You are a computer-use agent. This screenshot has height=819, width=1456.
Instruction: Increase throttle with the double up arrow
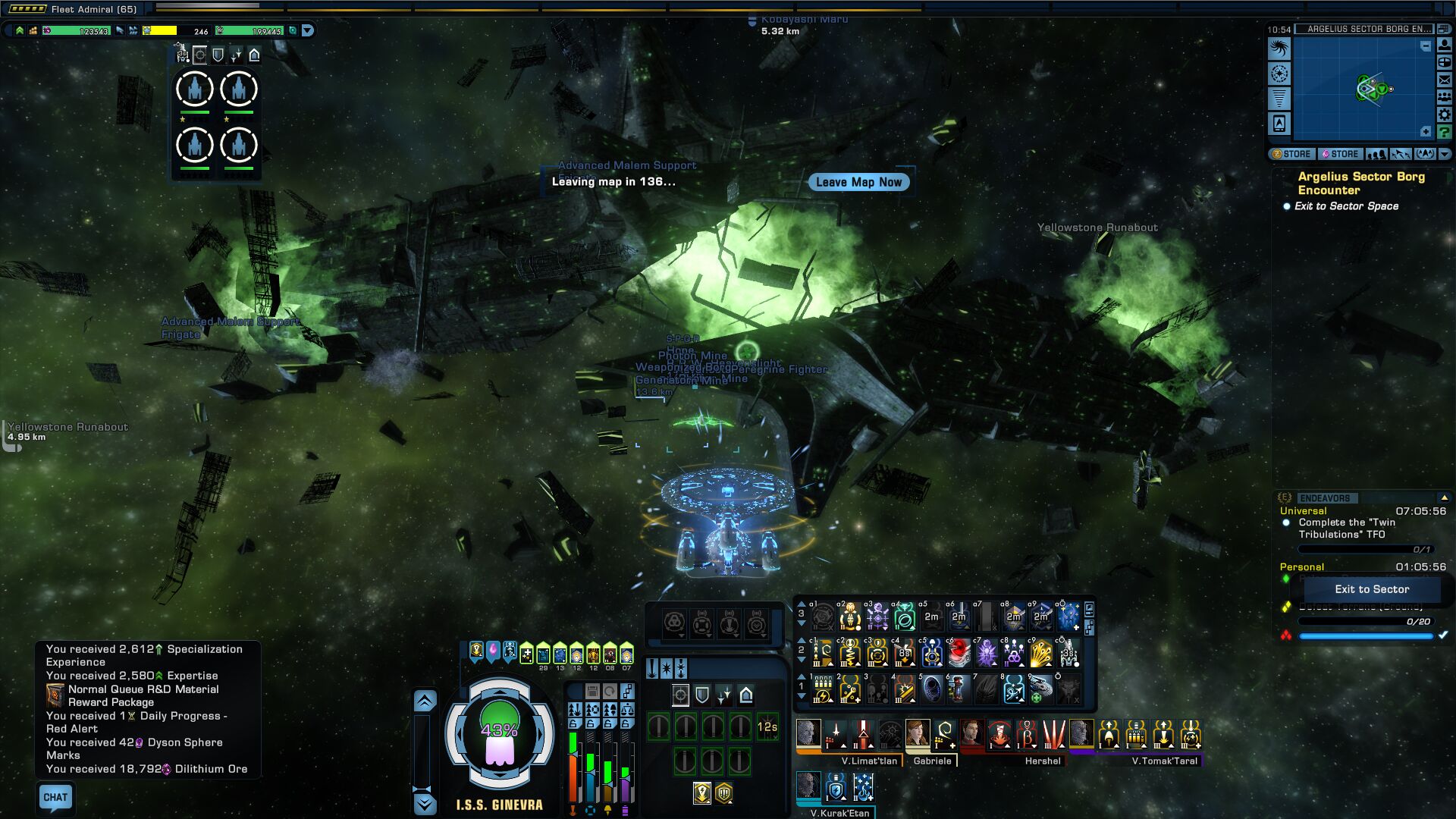point(425,701)
